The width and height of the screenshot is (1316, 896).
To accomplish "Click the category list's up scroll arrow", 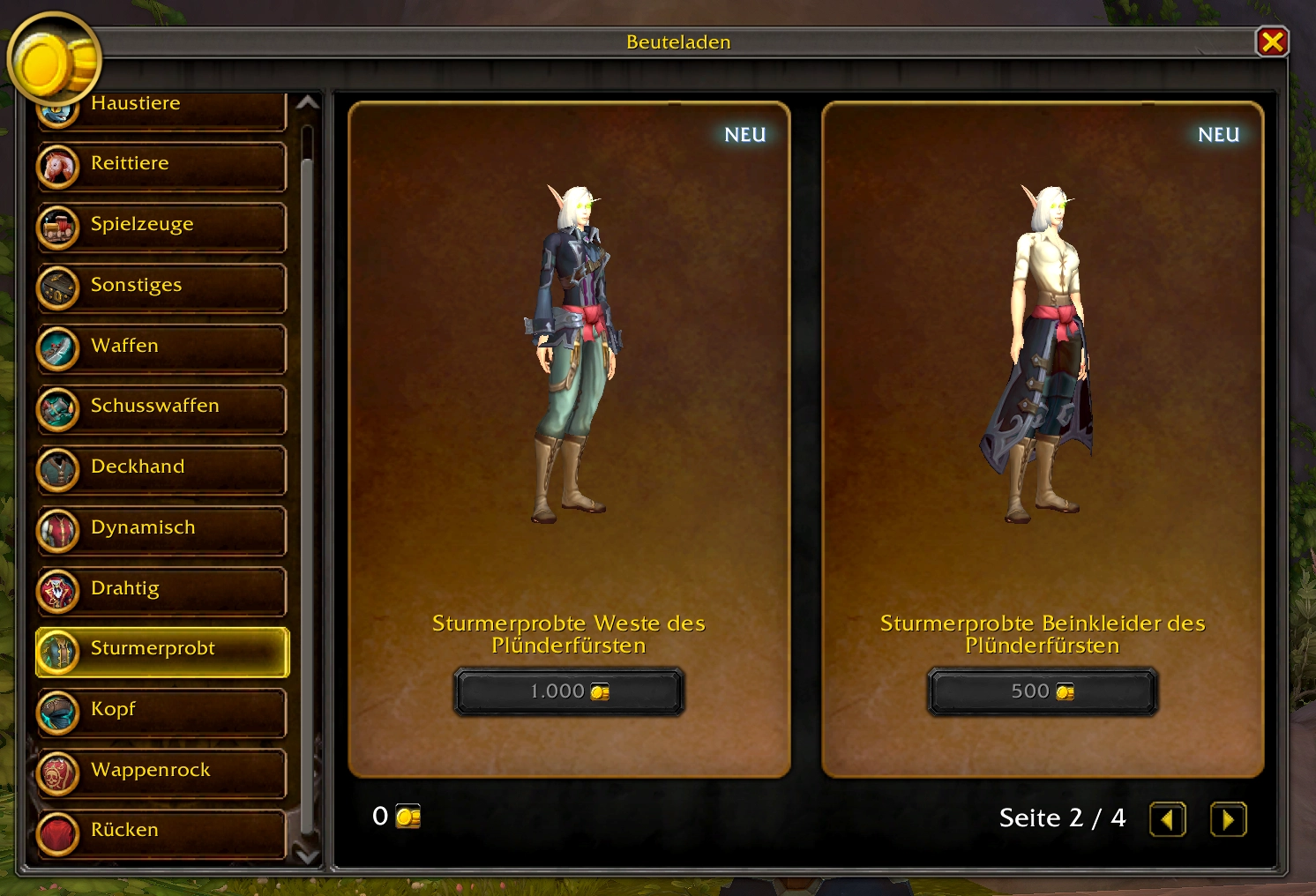I will (x=307, y=103).
